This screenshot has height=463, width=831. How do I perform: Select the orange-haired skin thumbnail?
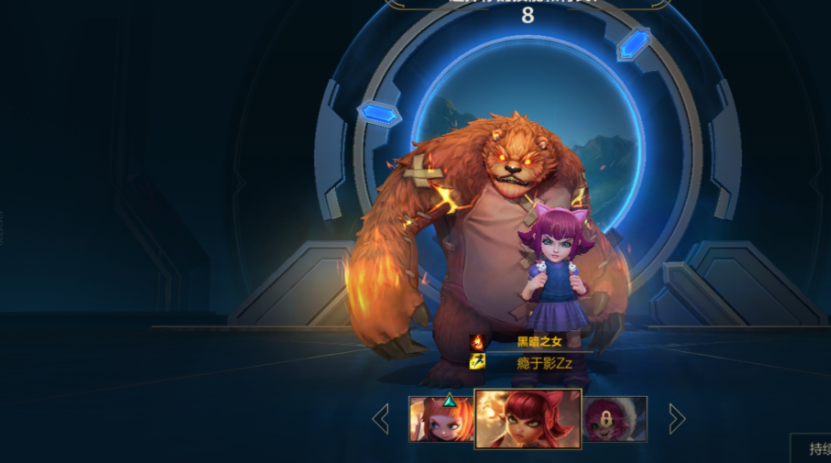[440, 418]
